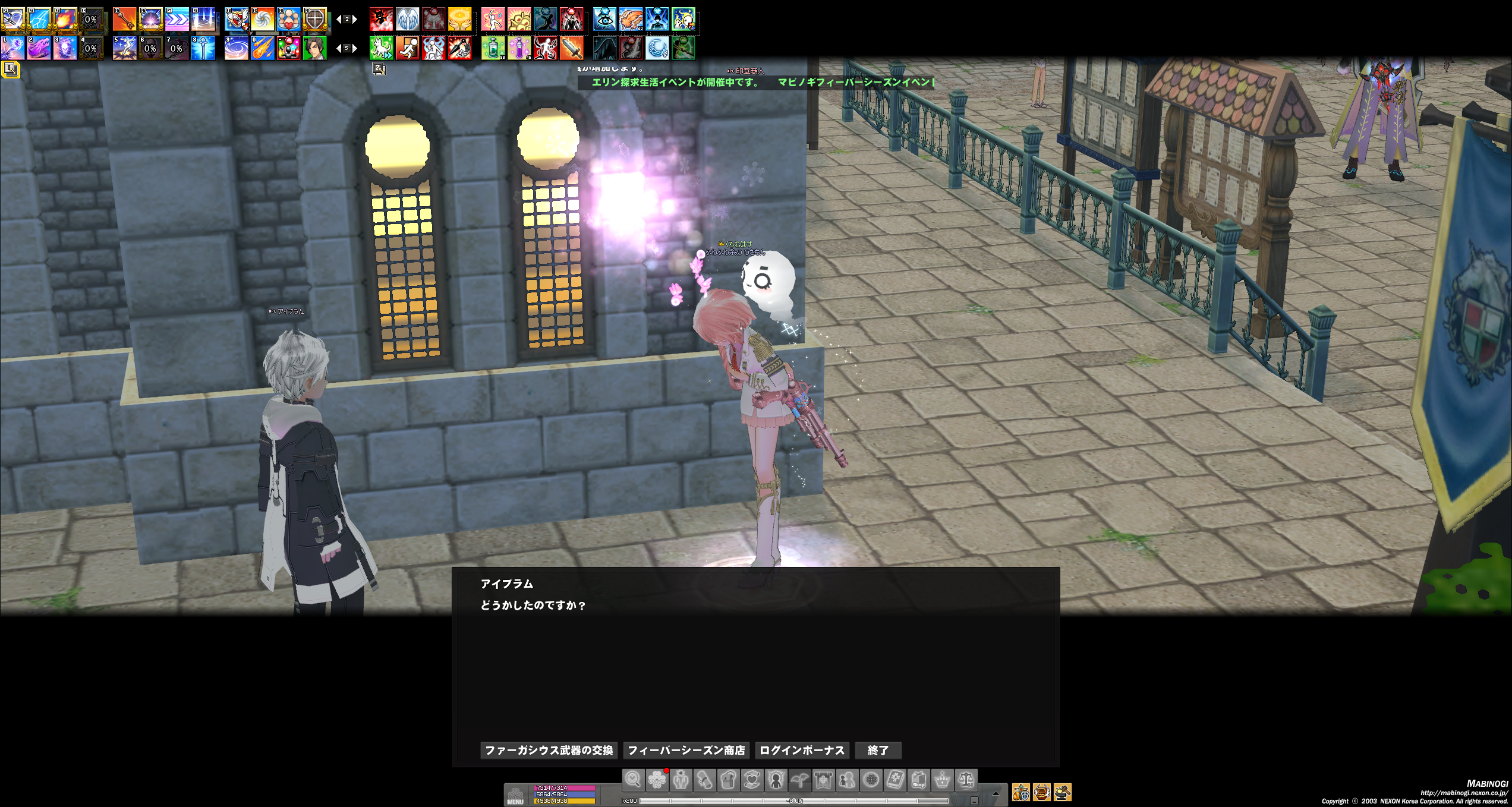Open the フィーバーシーズン商店 shop option

[686, 751]
